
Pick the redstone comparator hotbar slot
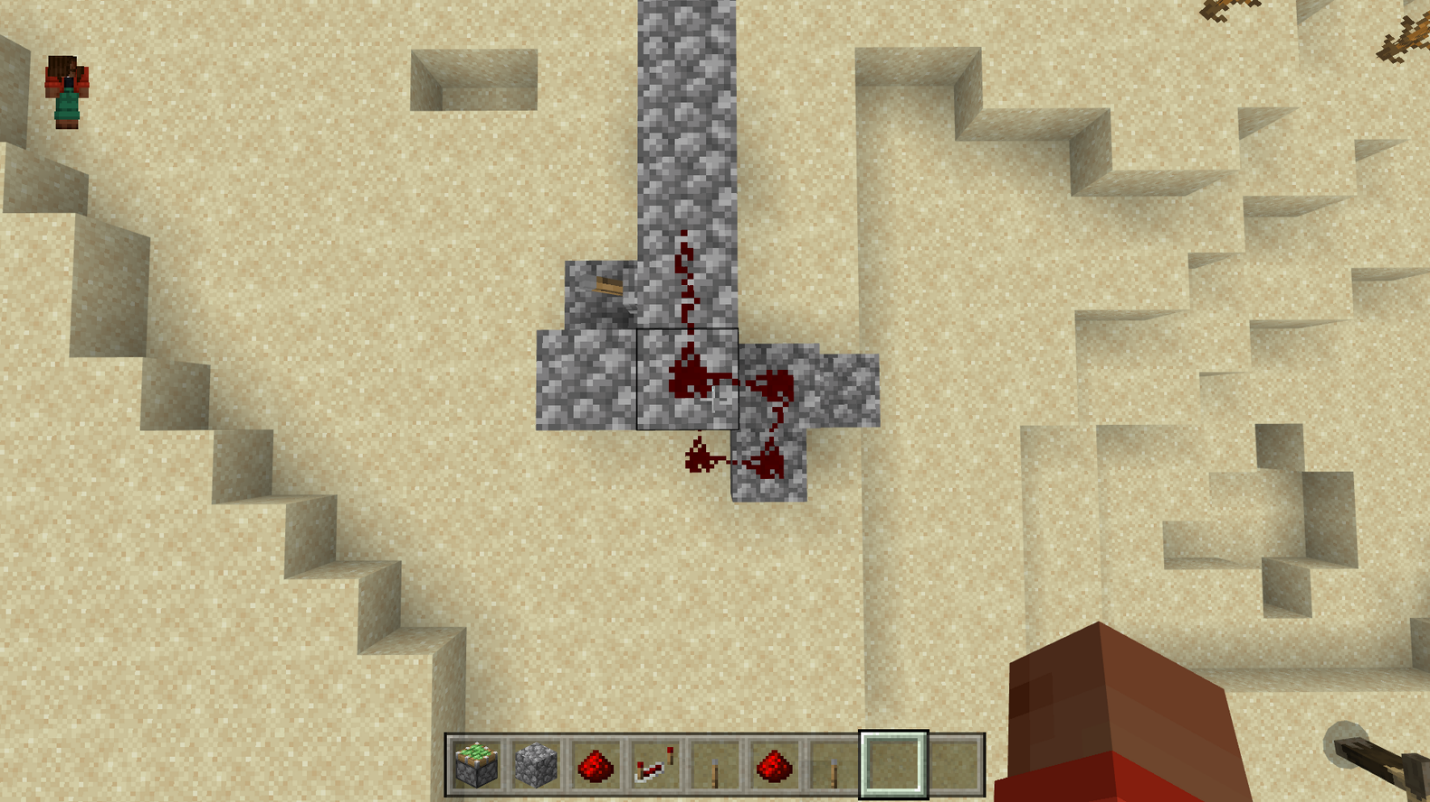tap(655, 766)
